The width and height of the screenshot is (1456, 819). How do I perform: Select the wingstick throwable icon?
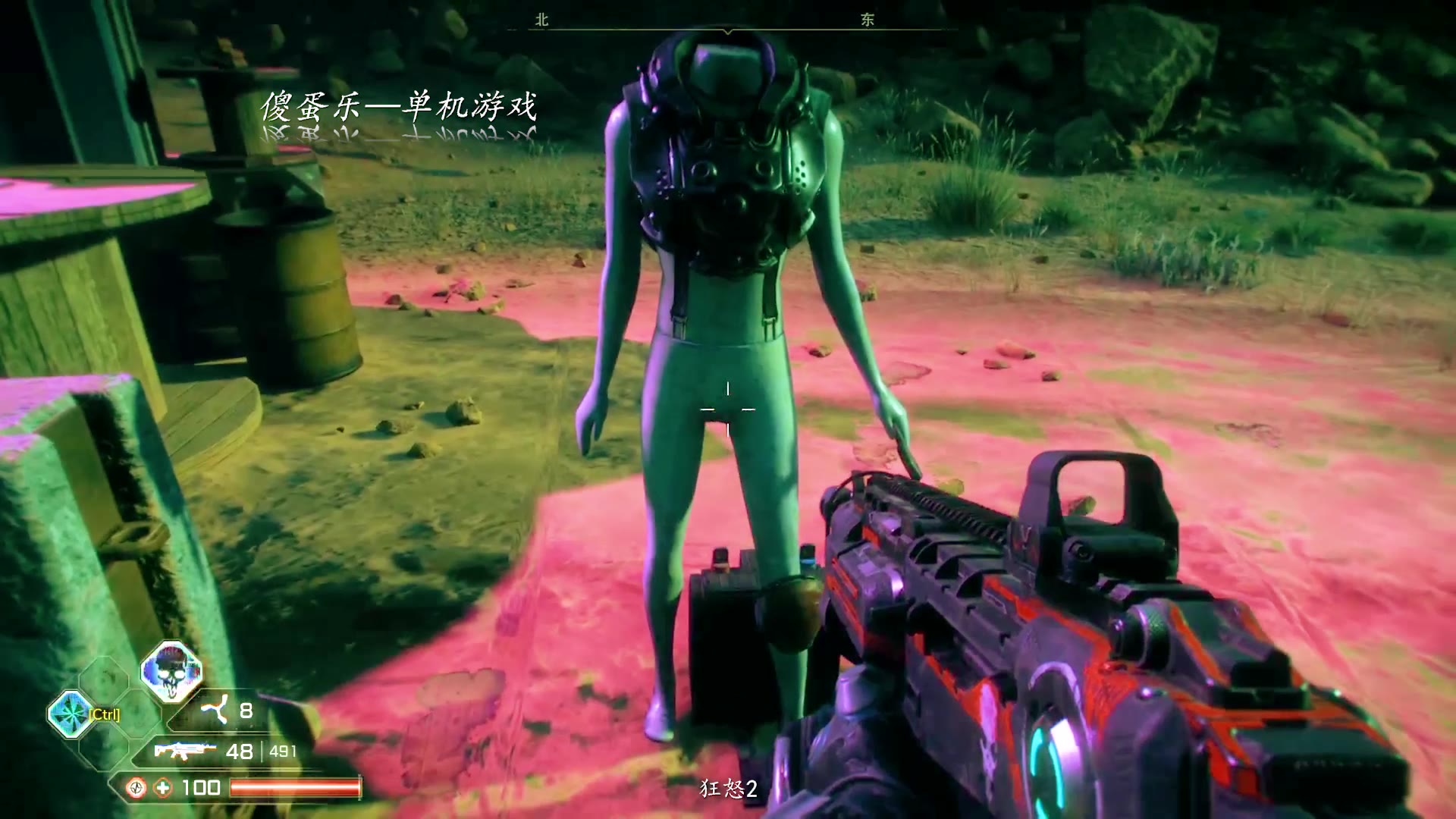click(215, 711)
